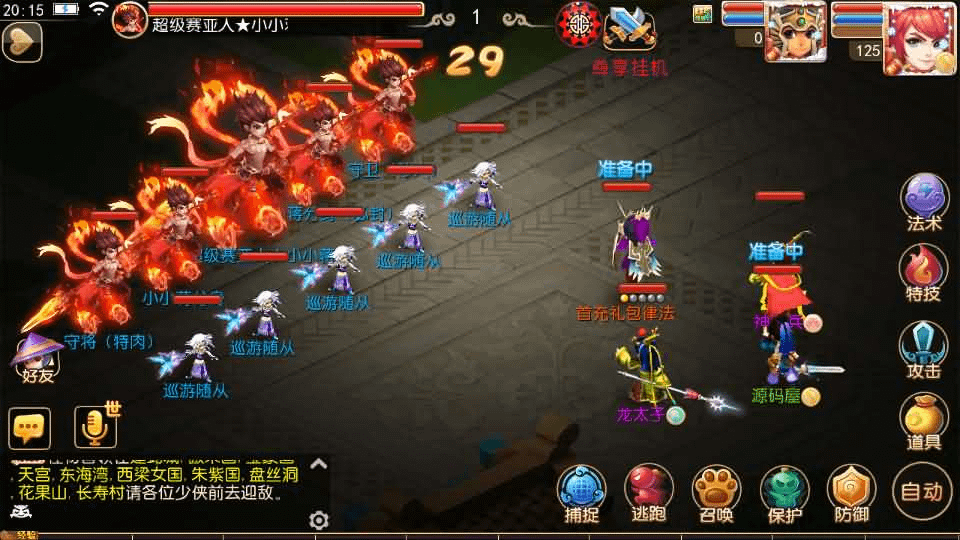Screen dimensions: 960x540
Task: Open the red gear emblem icon
Action: pyautogui.click(x=579, y=24)
